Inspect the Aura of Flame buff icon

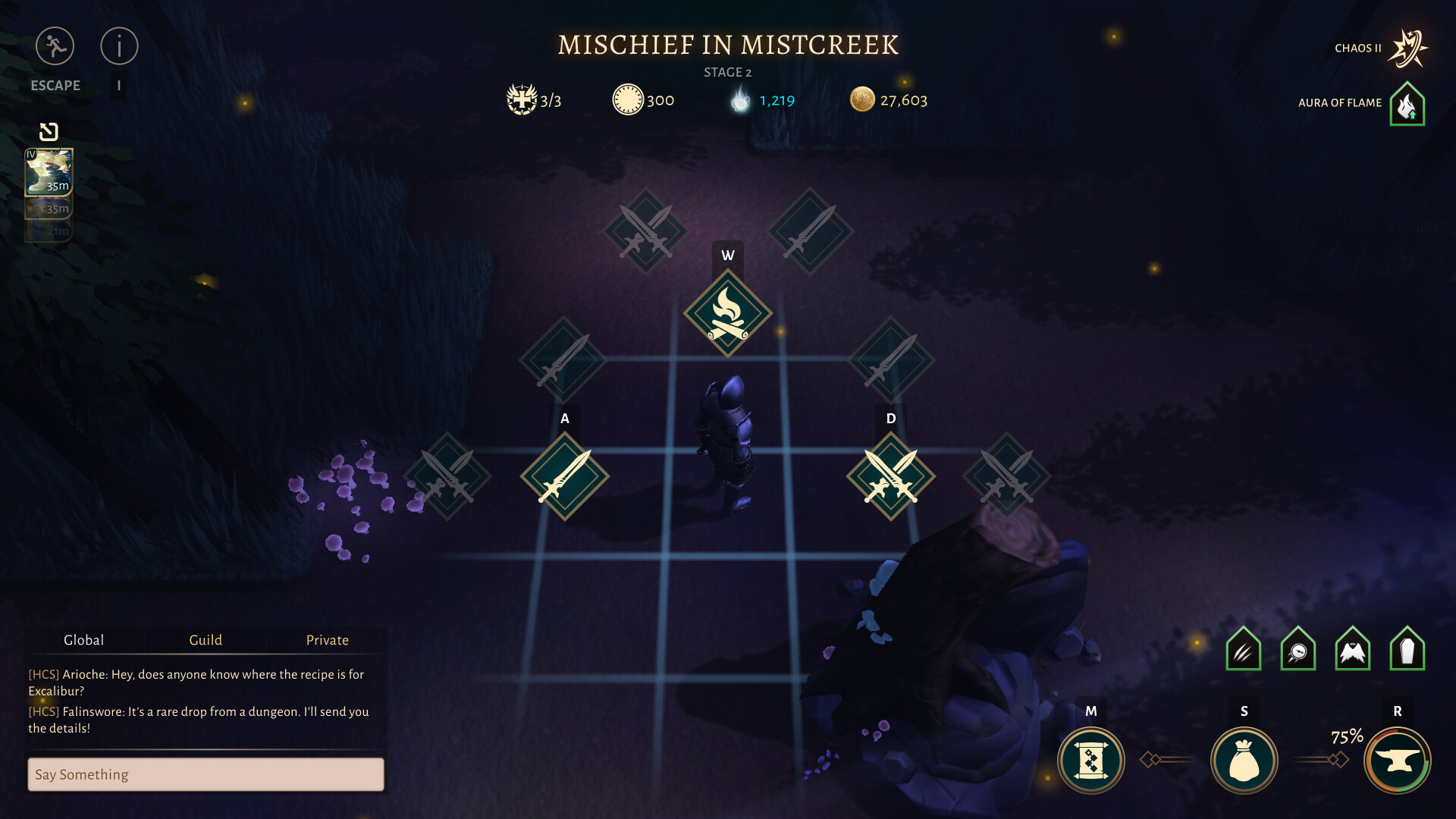[x=1407, y=105]
